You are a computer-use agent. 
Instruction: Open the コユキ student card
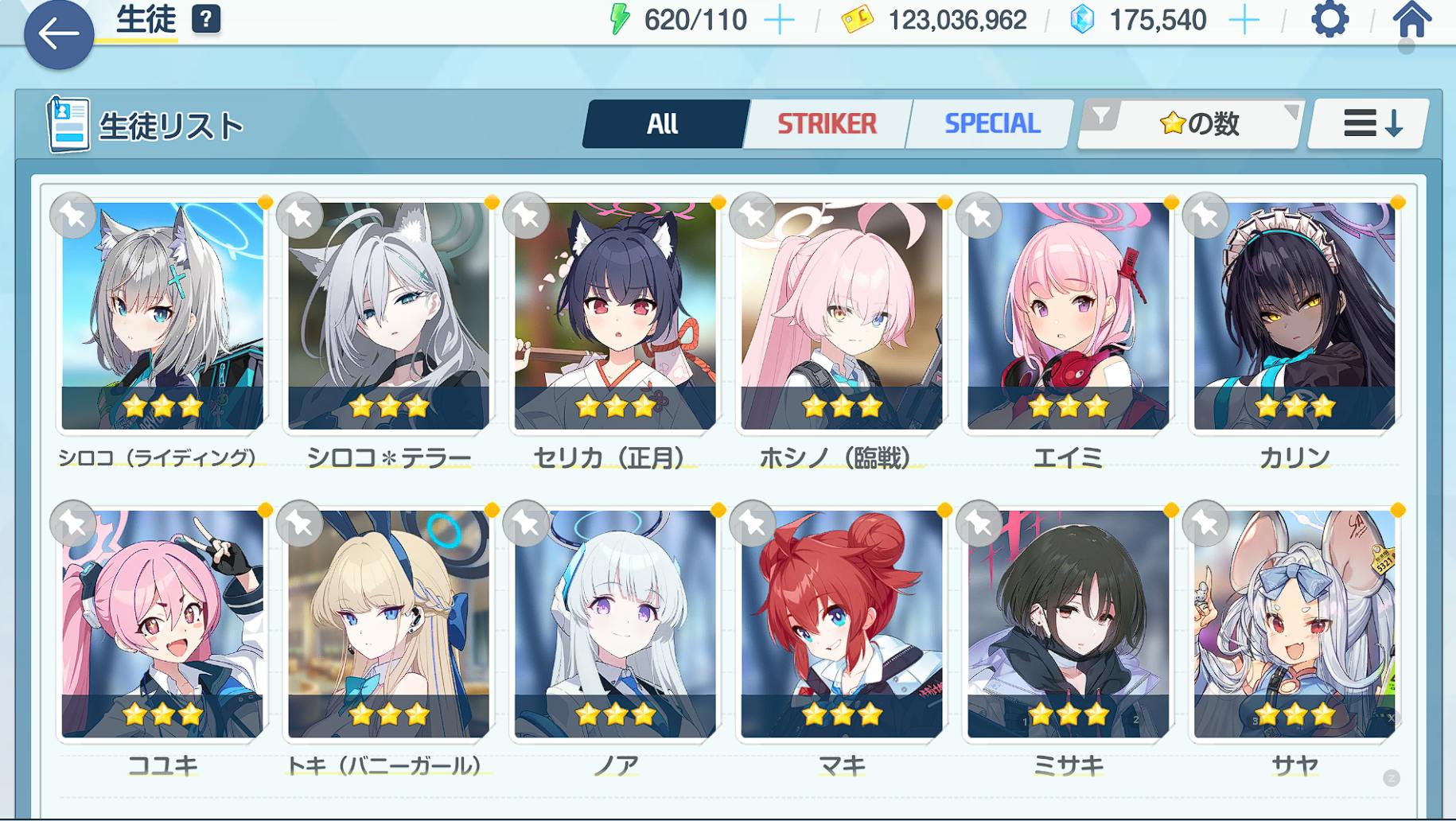162,624
